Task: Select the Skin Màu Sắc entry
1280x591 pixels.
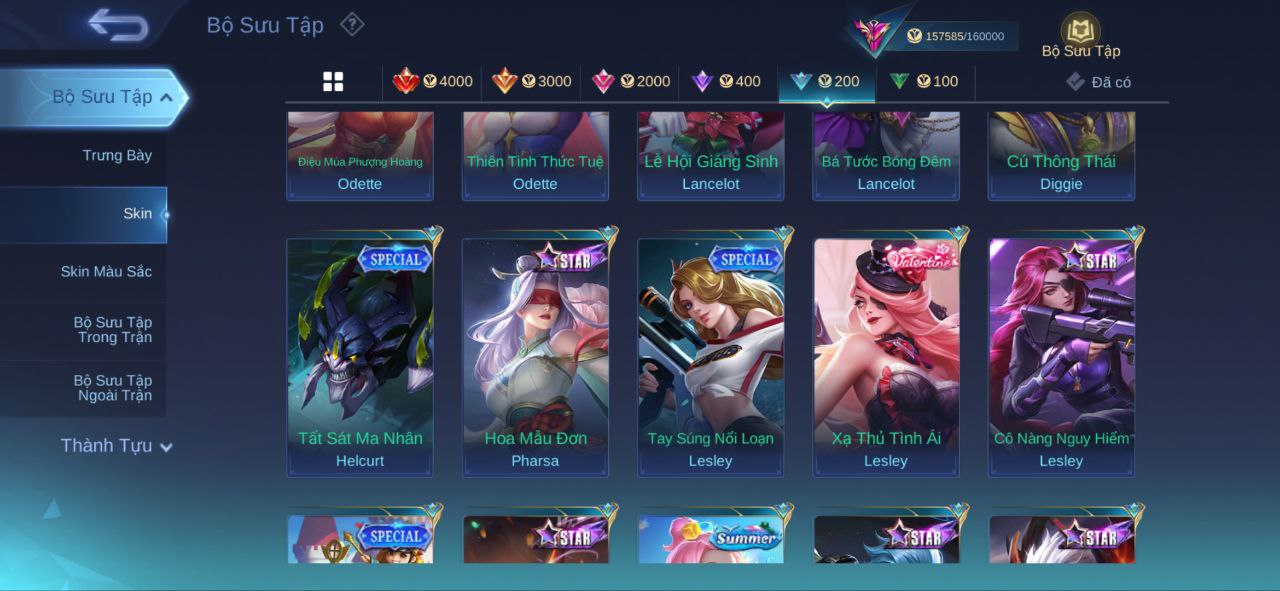Action: (106, 272)
